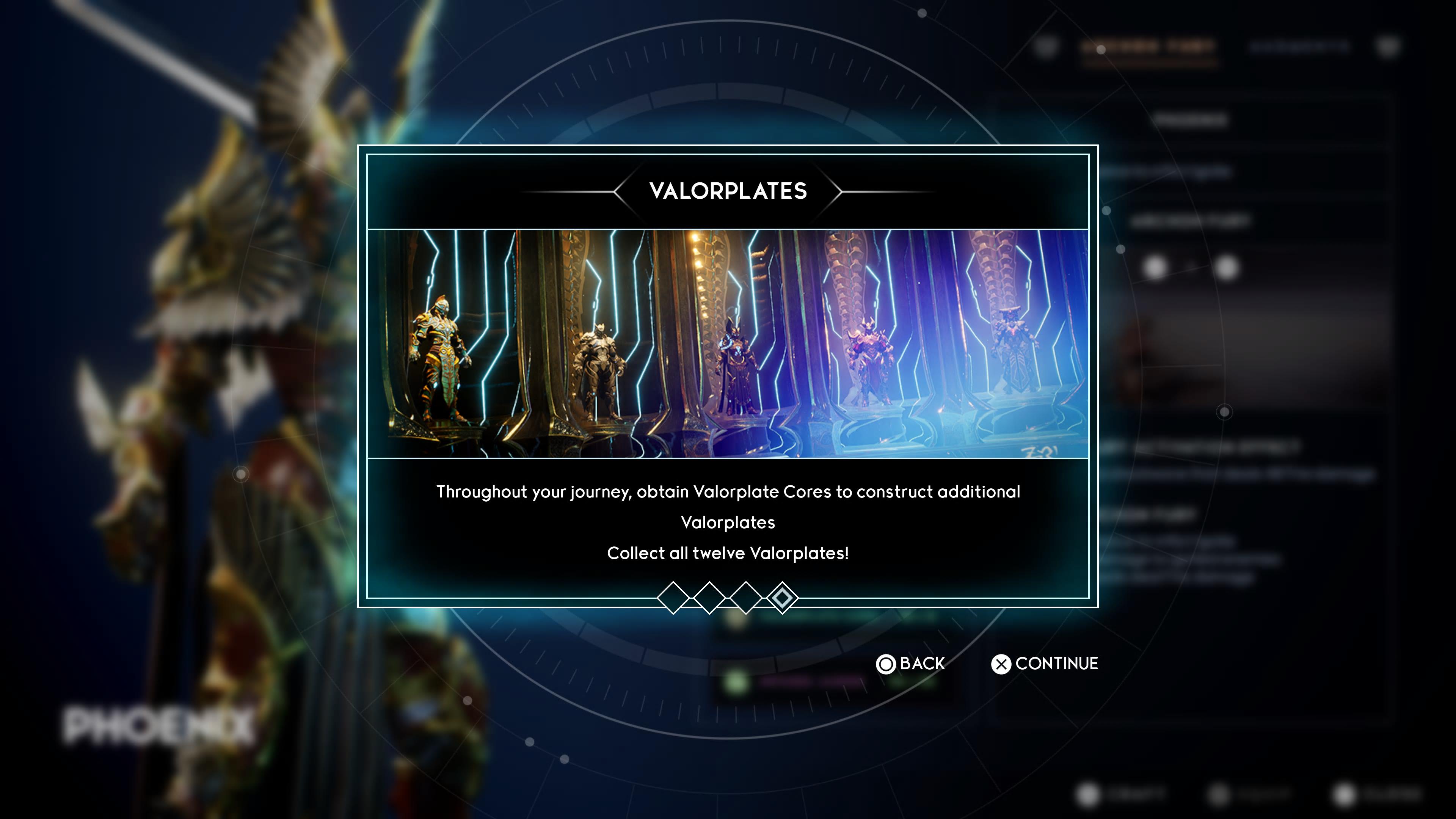Continue past the Valorplates tutorial
The width and height of the screenshot is (1456, 819).
coord(1045,664)
